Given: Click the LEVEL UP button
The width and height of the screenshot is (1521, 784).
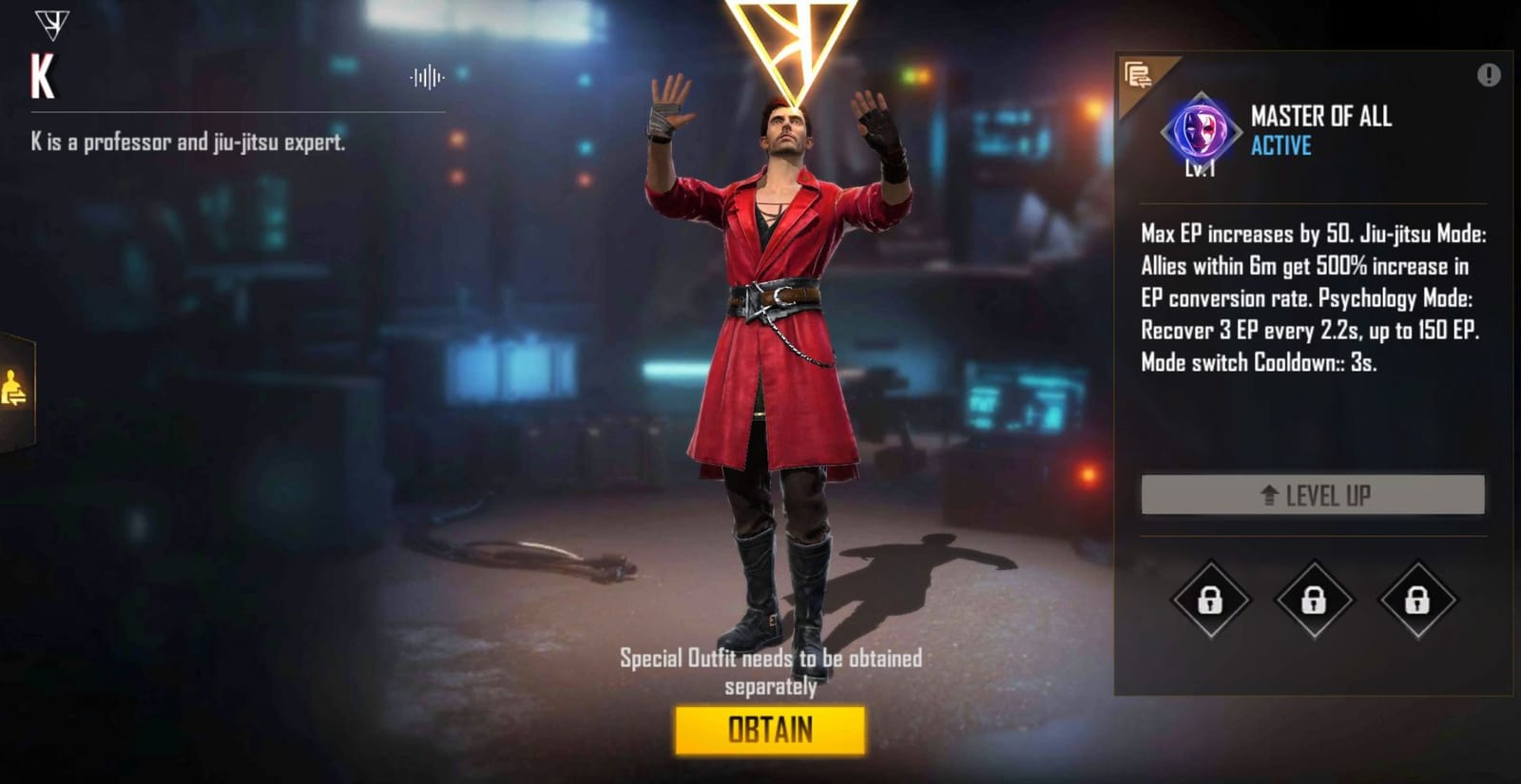Looking at the screenshot, I should [x=1314, y=494].
